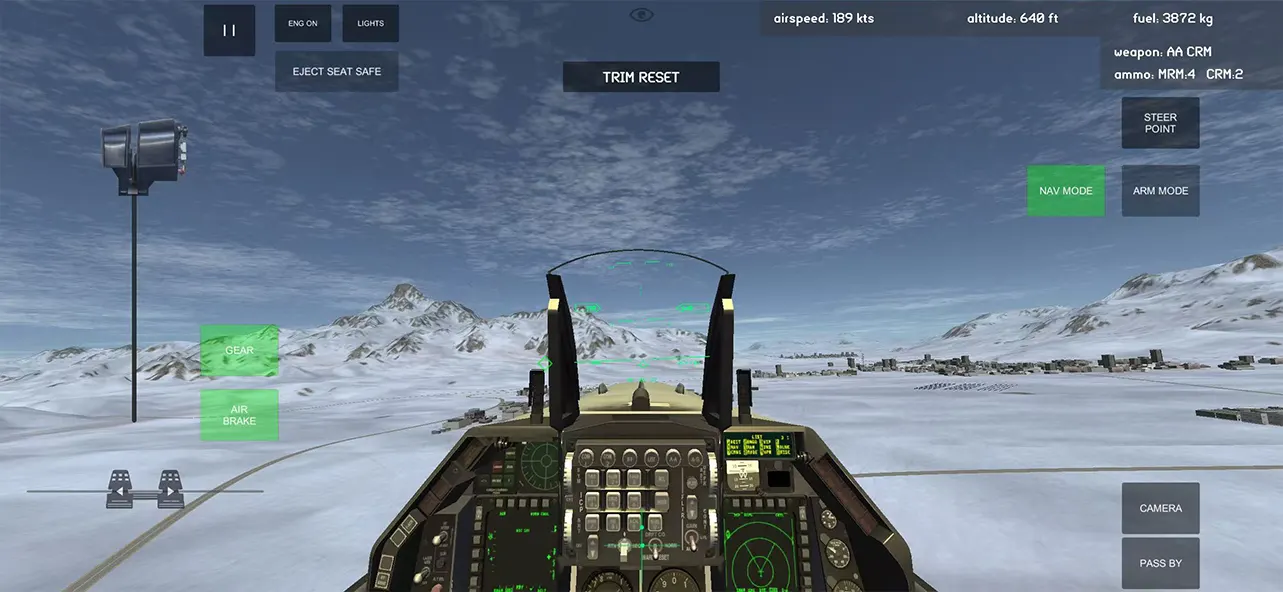This screenshot has width=1283, height=592.
Task: Select the STEER POINT button
Action: 1160,123
